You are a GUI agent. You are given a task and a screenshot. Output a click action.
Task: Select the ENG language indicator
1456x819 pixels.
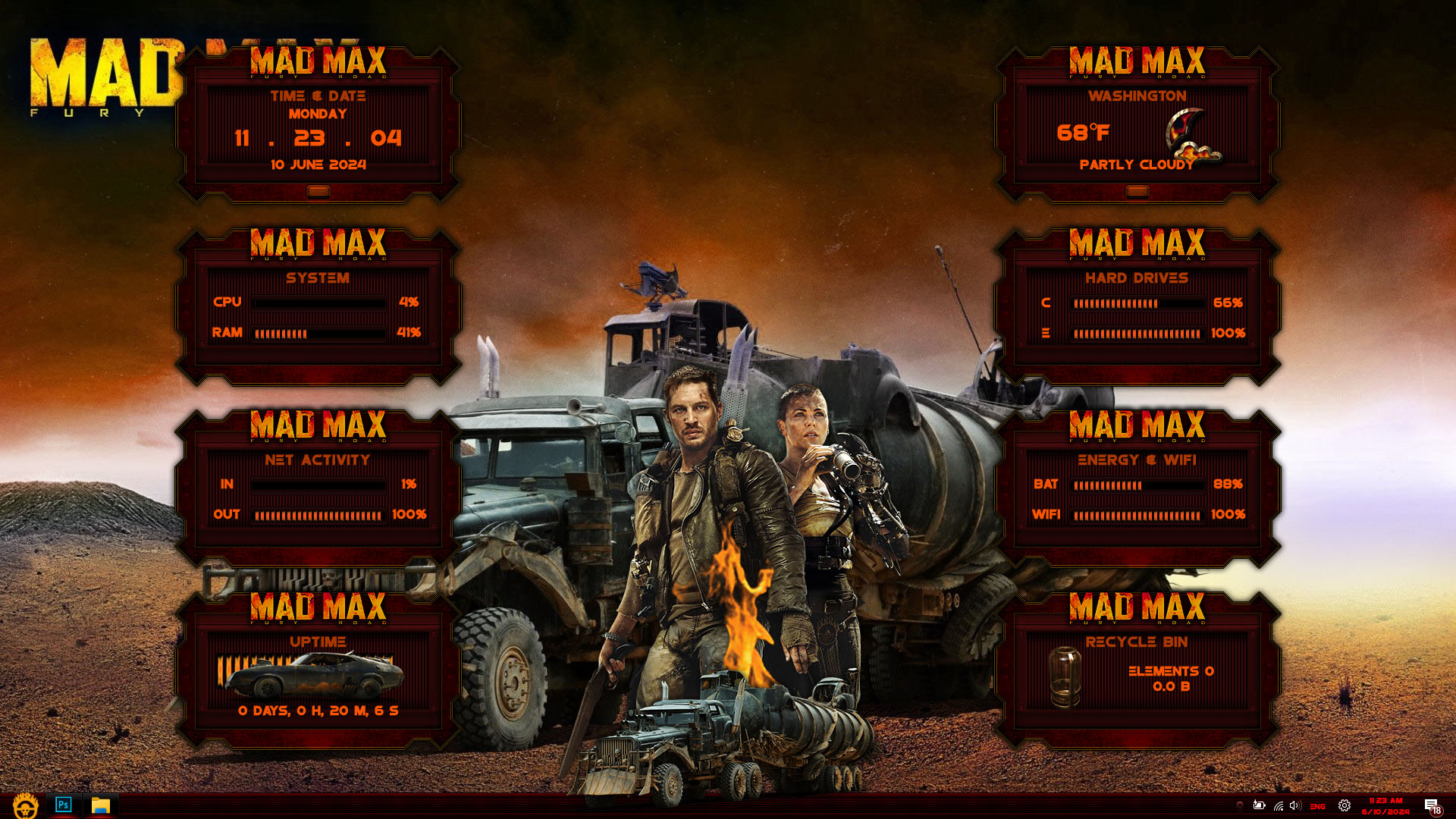(1318, 806)
